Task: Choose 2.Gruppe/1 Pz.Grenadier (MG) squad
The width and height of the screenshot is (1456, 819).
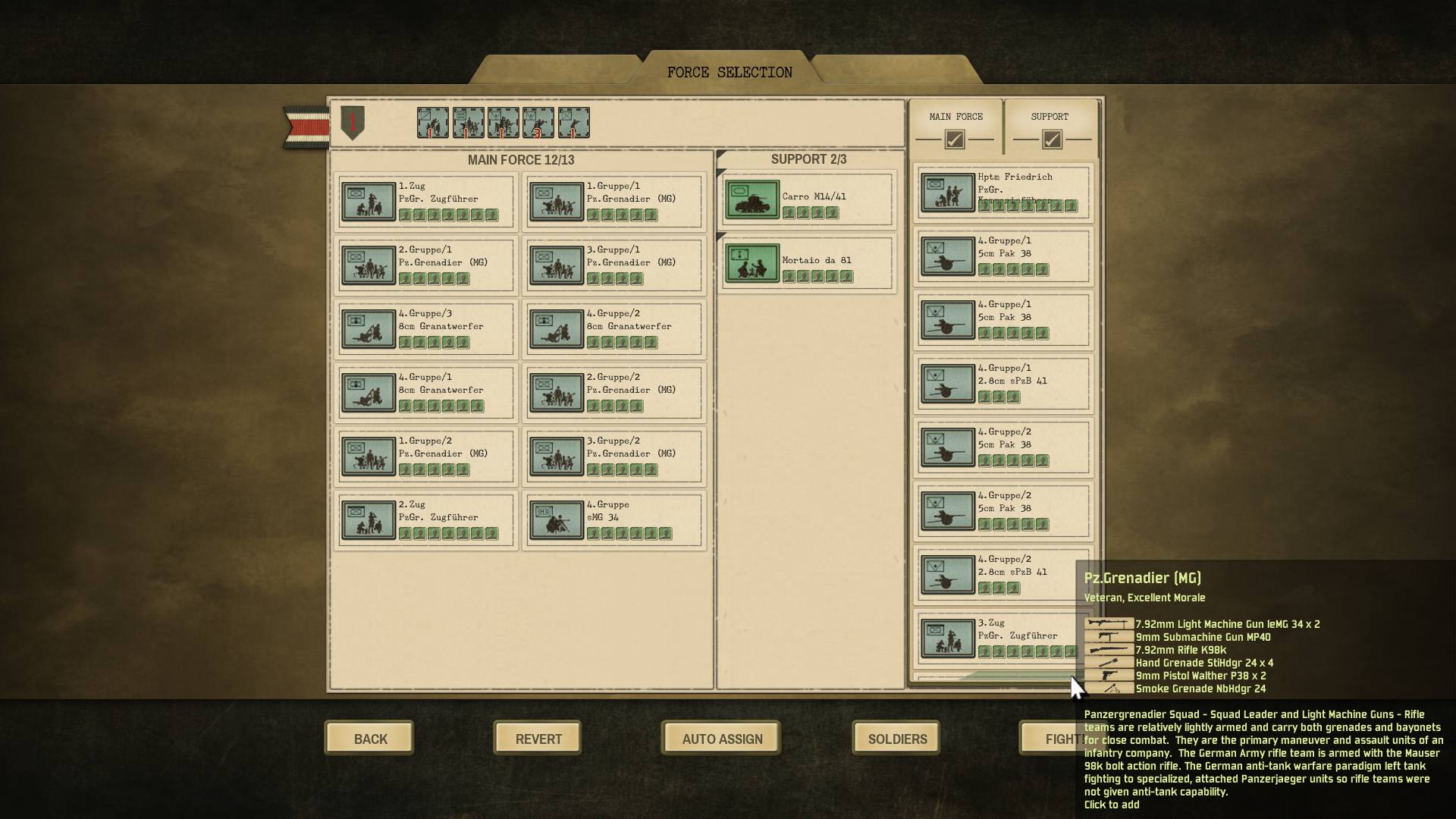Action: click(x=426, y=265)
